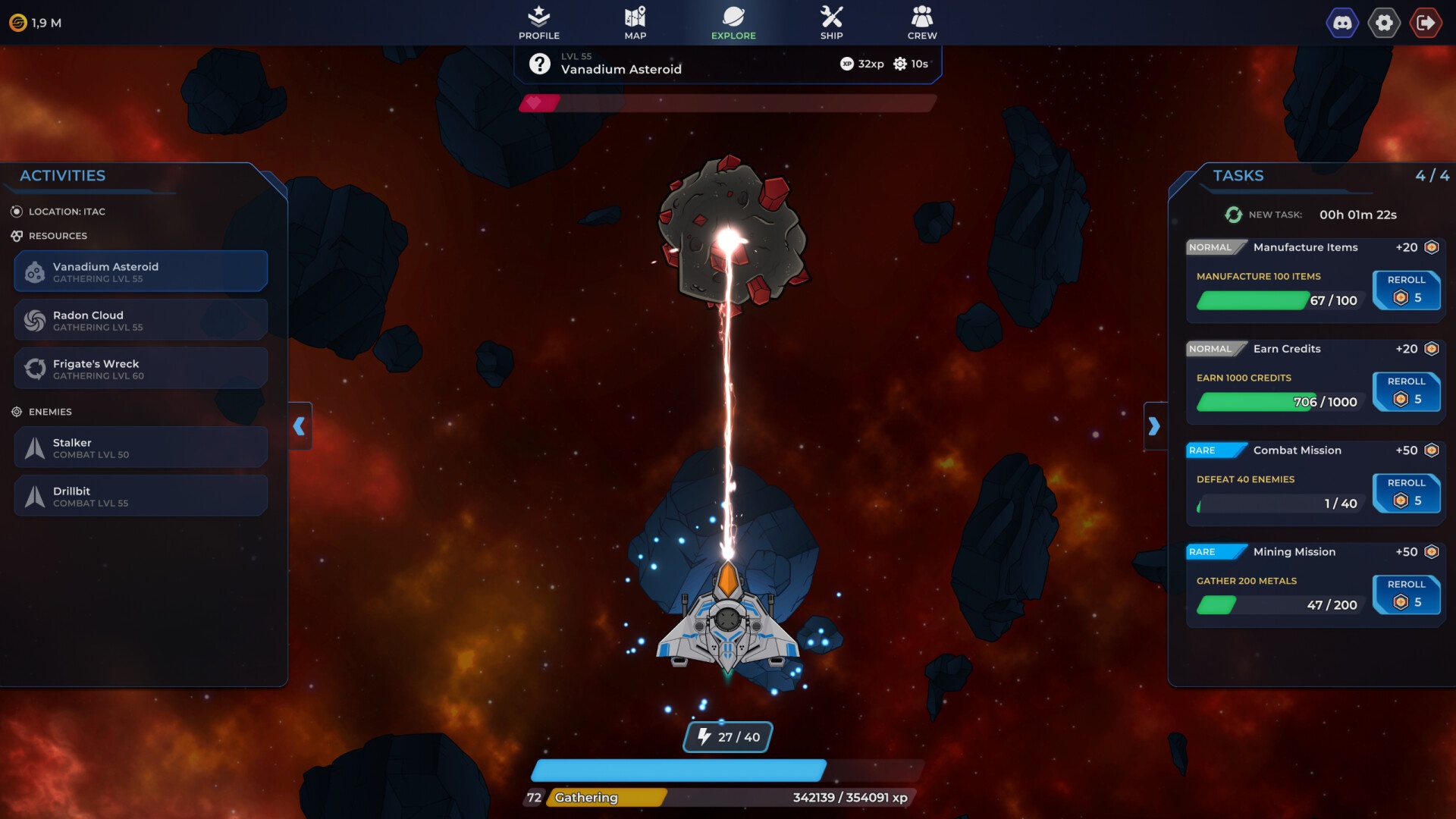
Task: Reroll the Manufacture Items task
Action: [x=1406, y=290]
